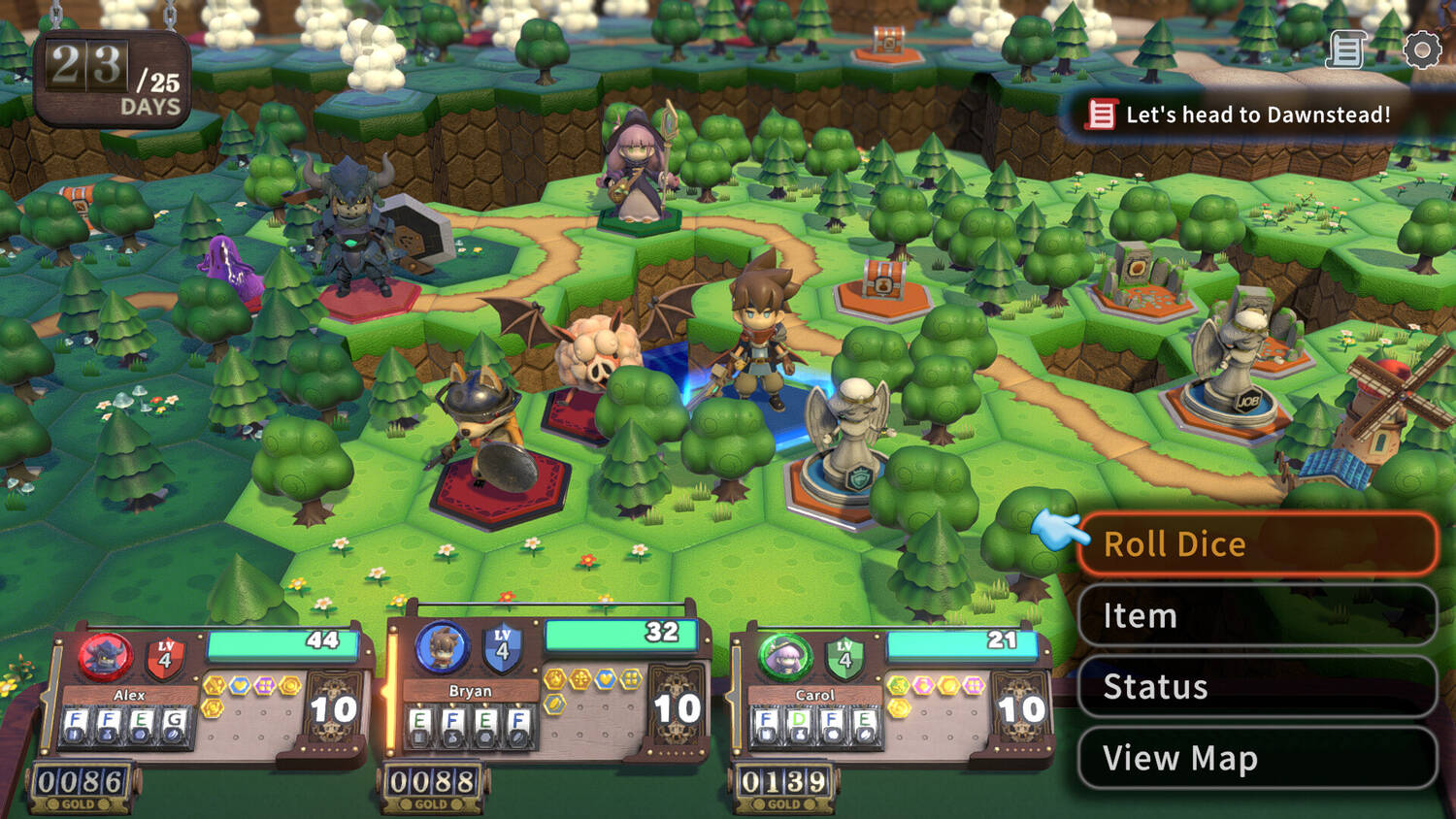Select Roll Dice from the command menu
The image size is (1456, 819).
point(1256,544)
